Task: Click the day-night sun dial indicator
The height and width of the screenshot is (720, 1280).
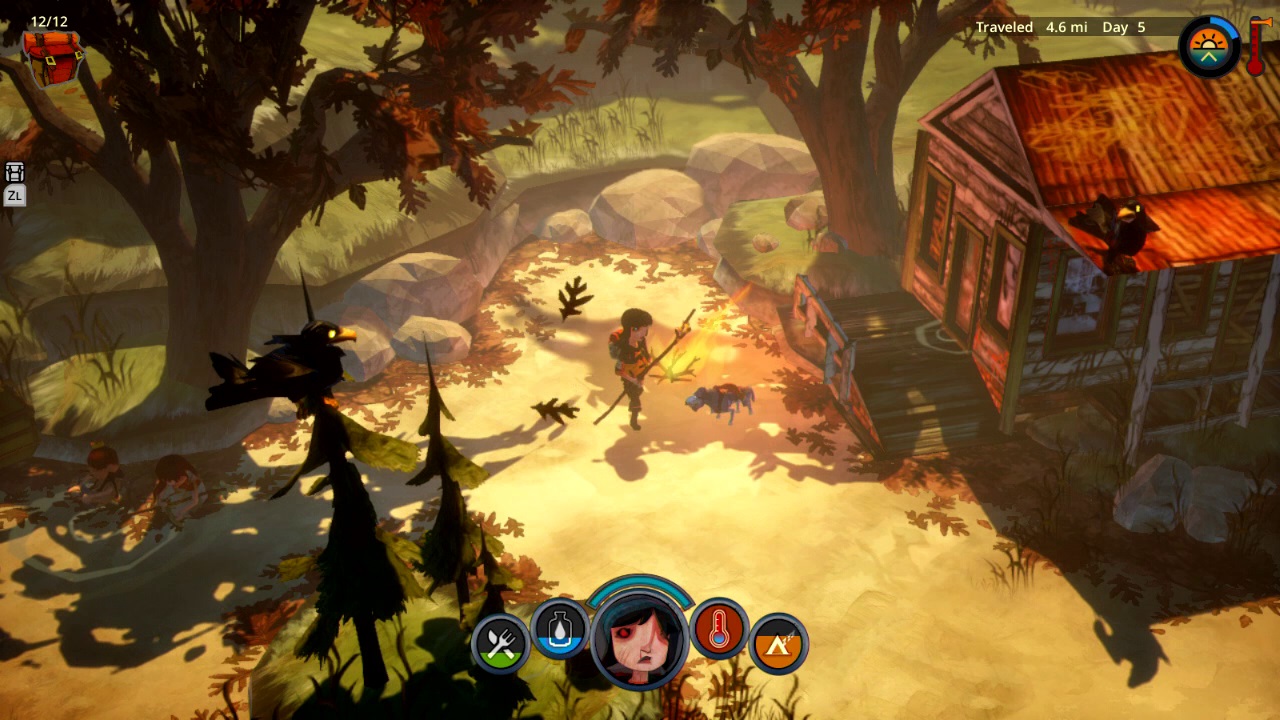Action: [1207, 45]
